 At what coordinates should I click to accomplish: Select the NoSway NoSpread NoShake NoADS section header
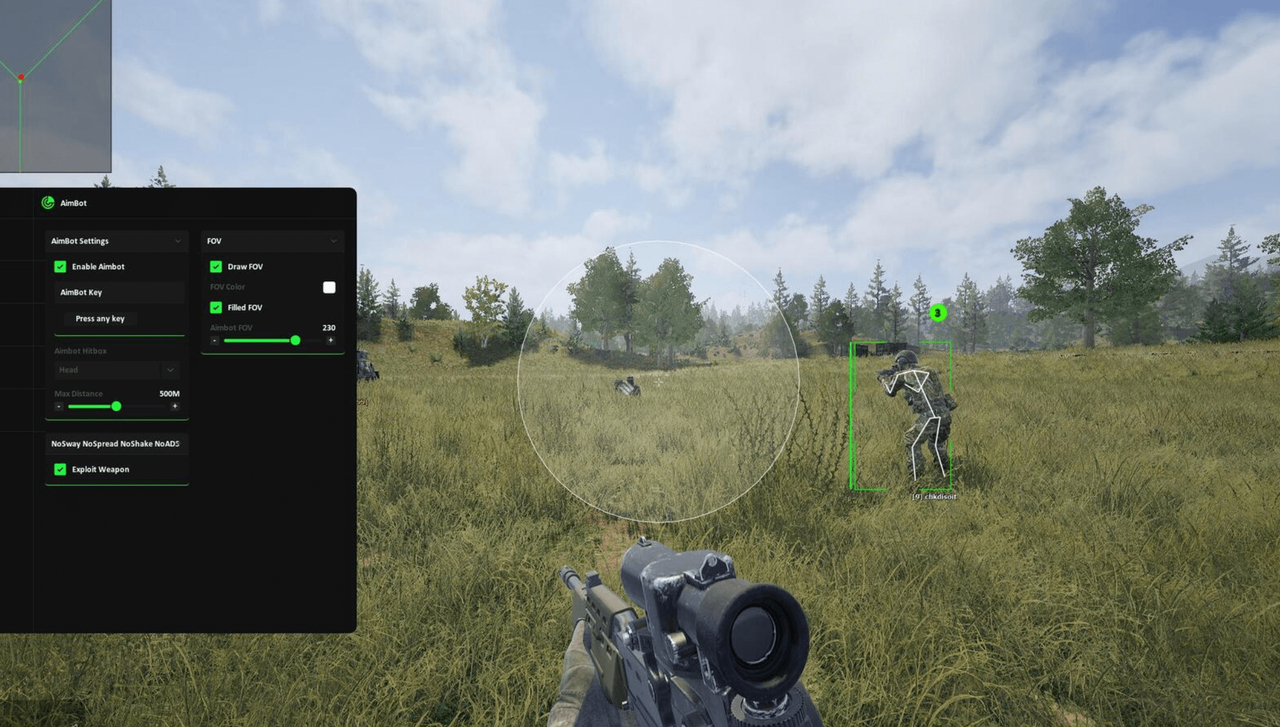pyautogui.click(x=116, y=443)
